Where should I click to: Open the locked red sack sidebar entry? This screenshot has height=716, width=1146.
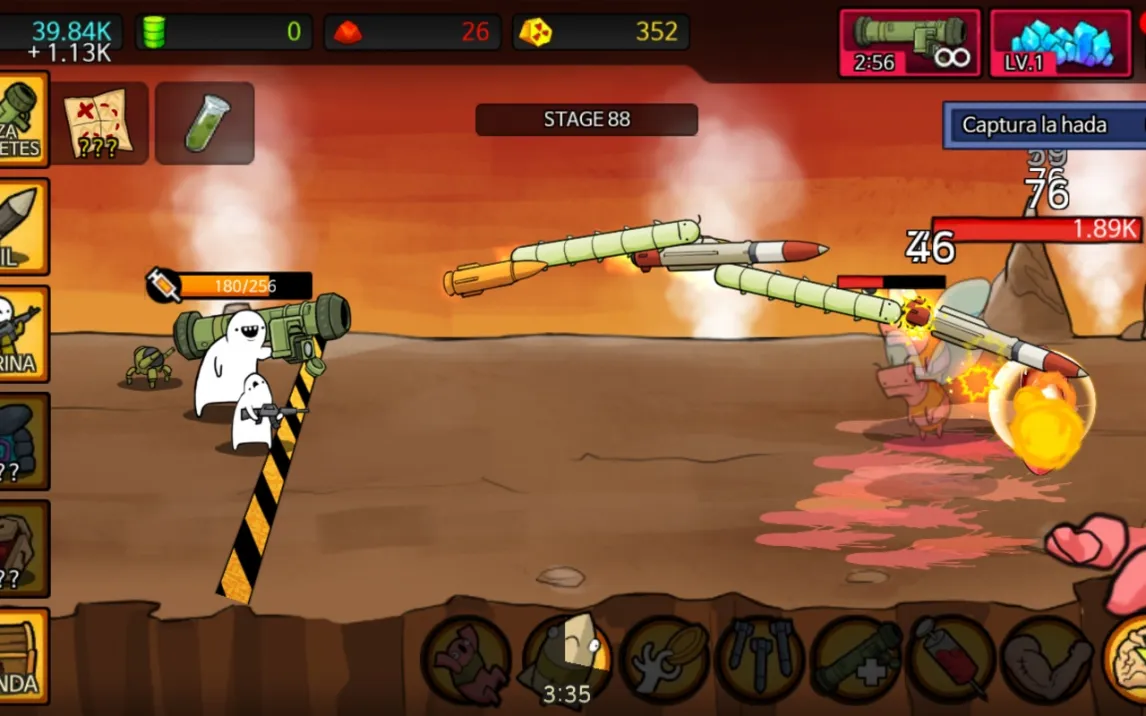22,547
